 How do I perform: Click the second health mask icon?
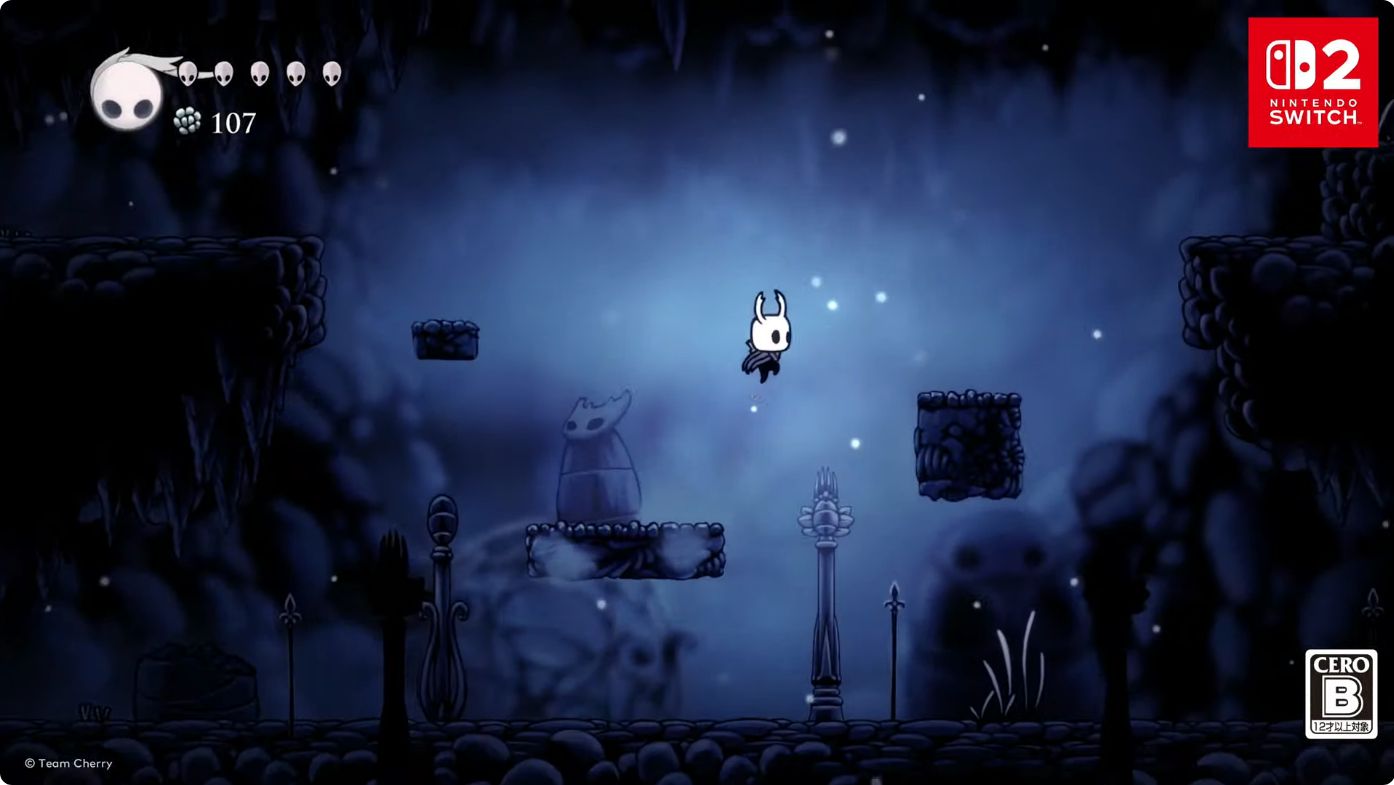pos(222,72)
